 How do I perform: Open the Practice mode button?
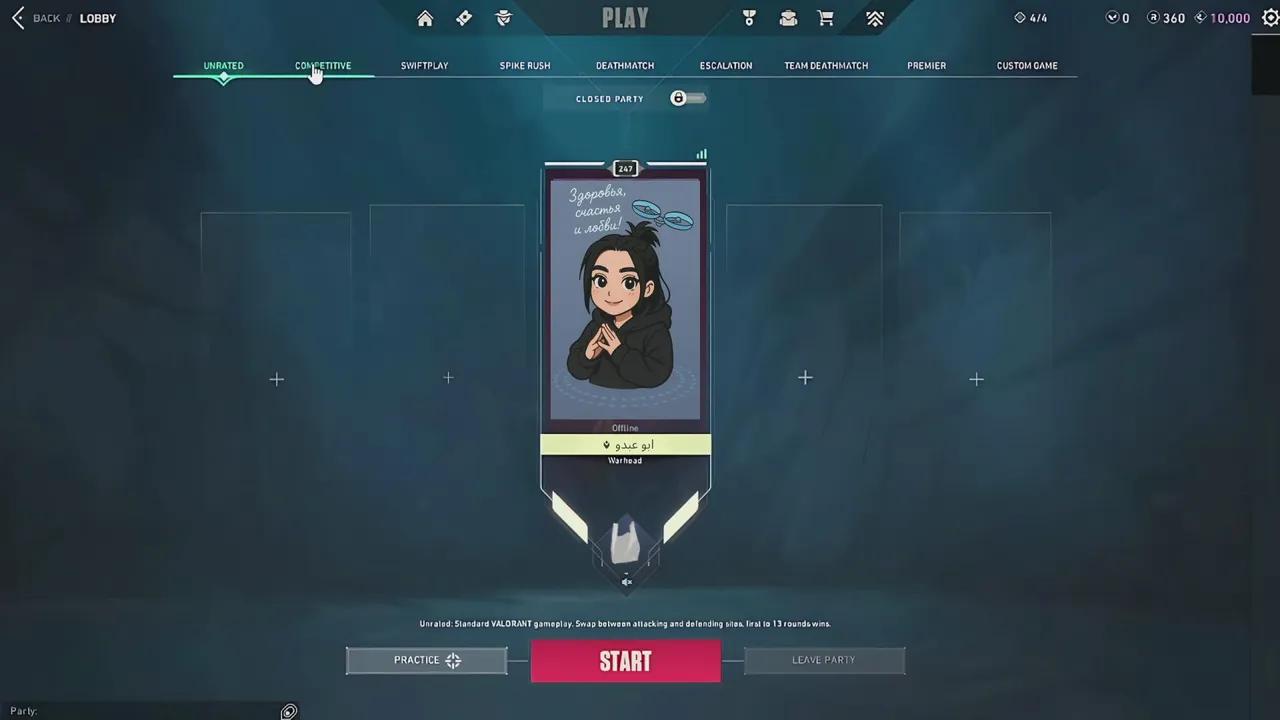[426, 660]
